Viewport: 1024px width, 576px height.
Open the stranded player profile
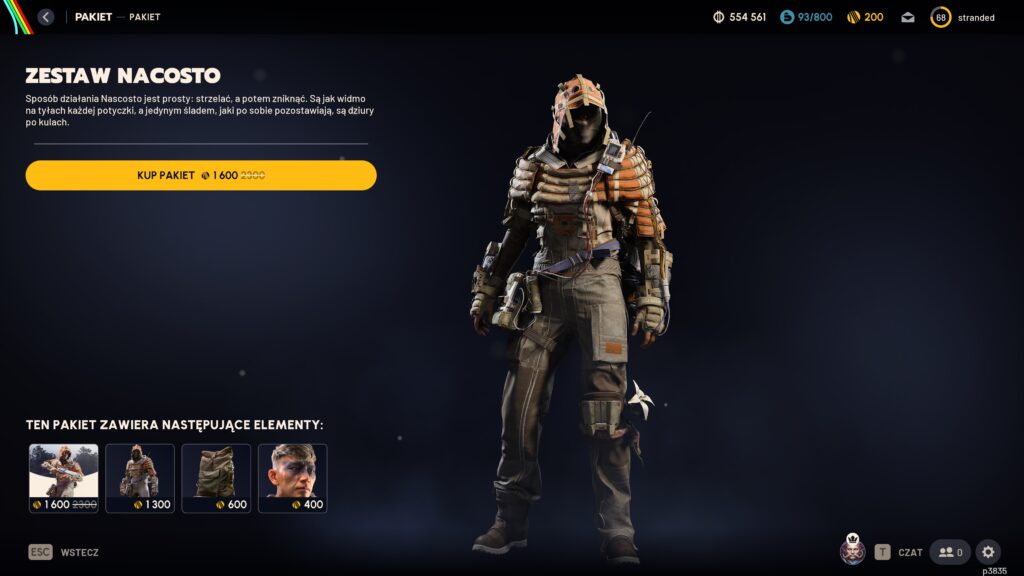click(x=963, y=17)
